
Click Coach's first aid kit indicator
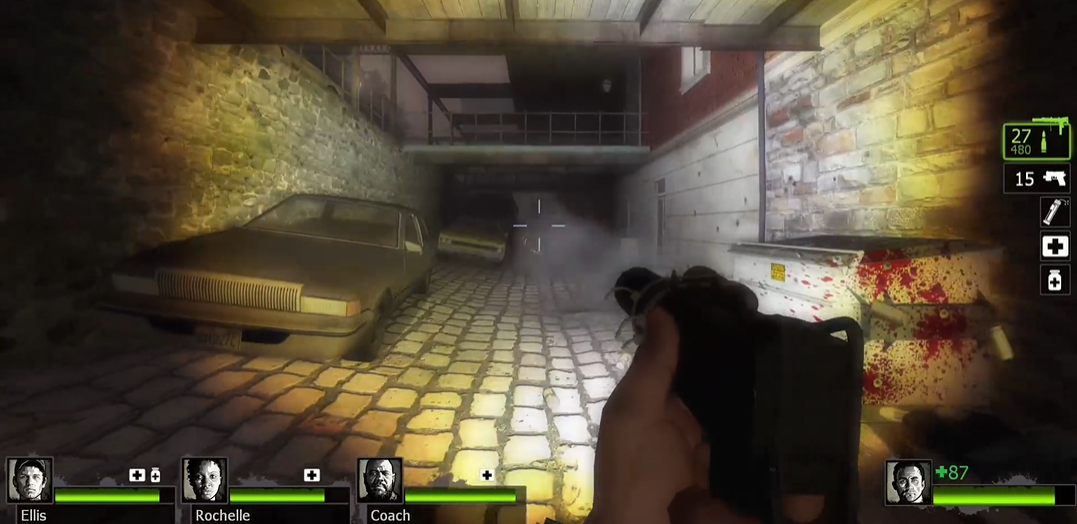click(487, 475)
